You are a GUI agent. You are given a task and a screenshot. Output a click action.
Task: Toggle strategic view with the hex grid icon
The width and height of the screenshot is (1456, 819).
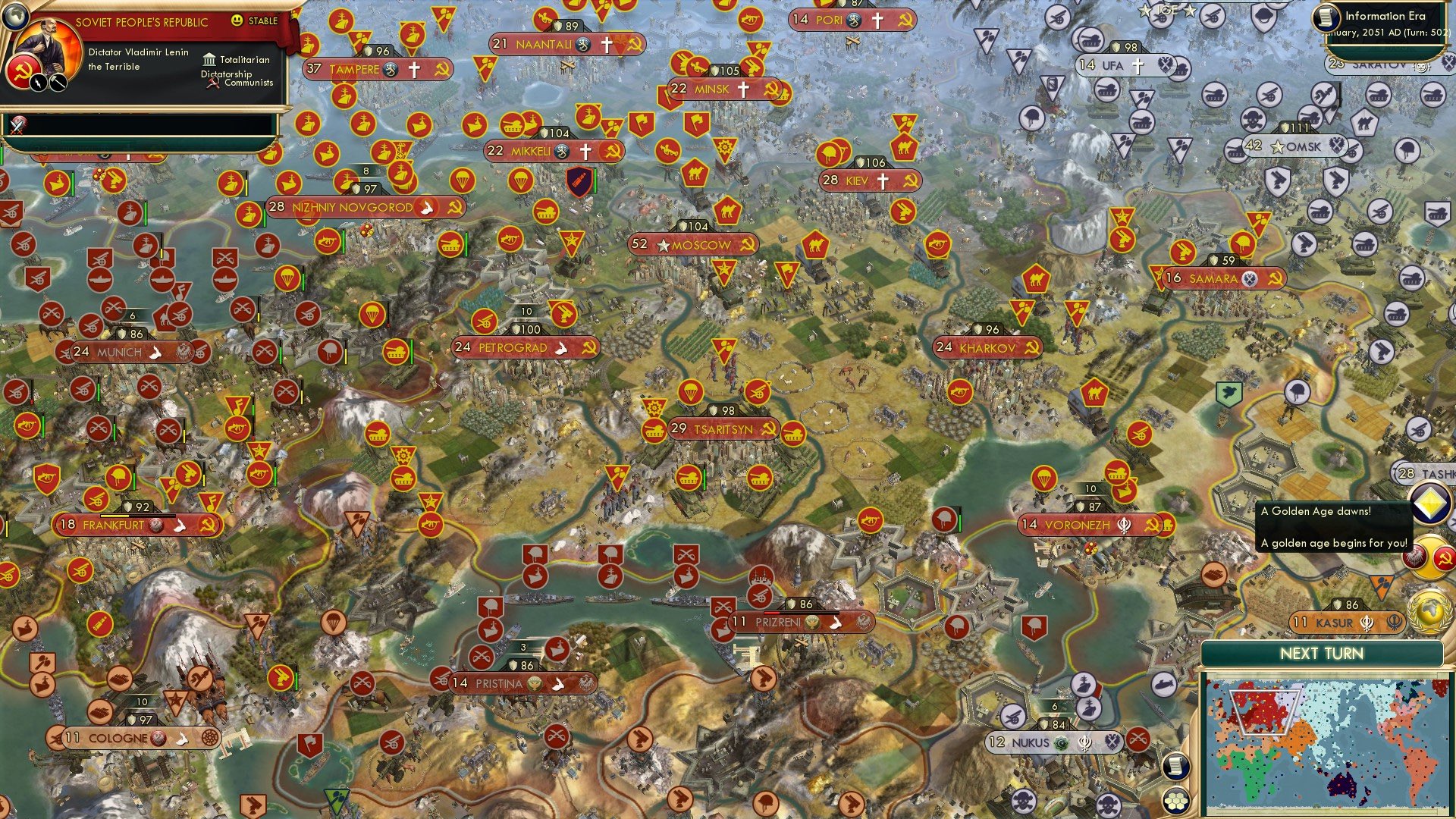click(x=1175, y=802)
